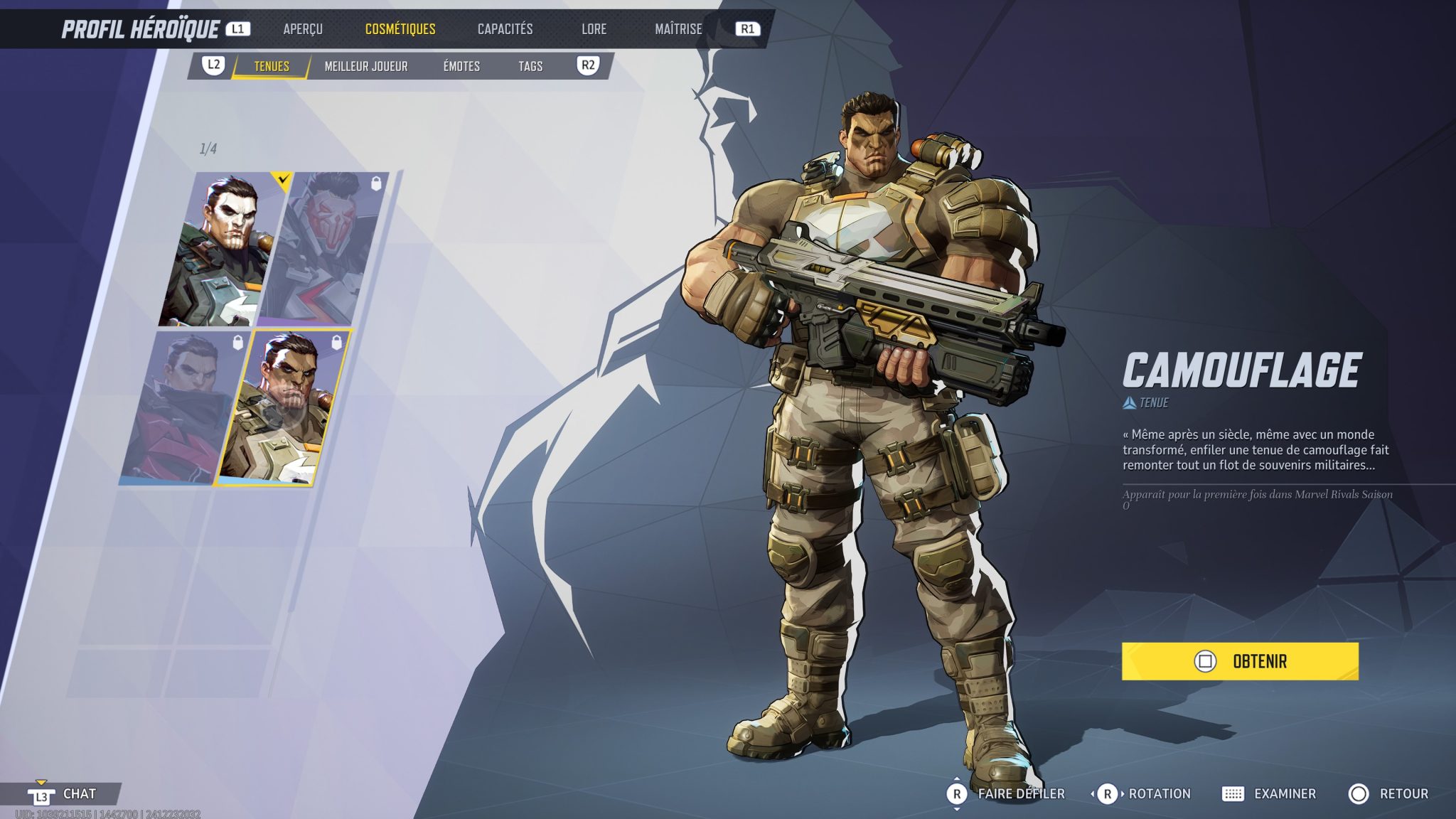Click the checkmark on the equipped default outfit

282,180
